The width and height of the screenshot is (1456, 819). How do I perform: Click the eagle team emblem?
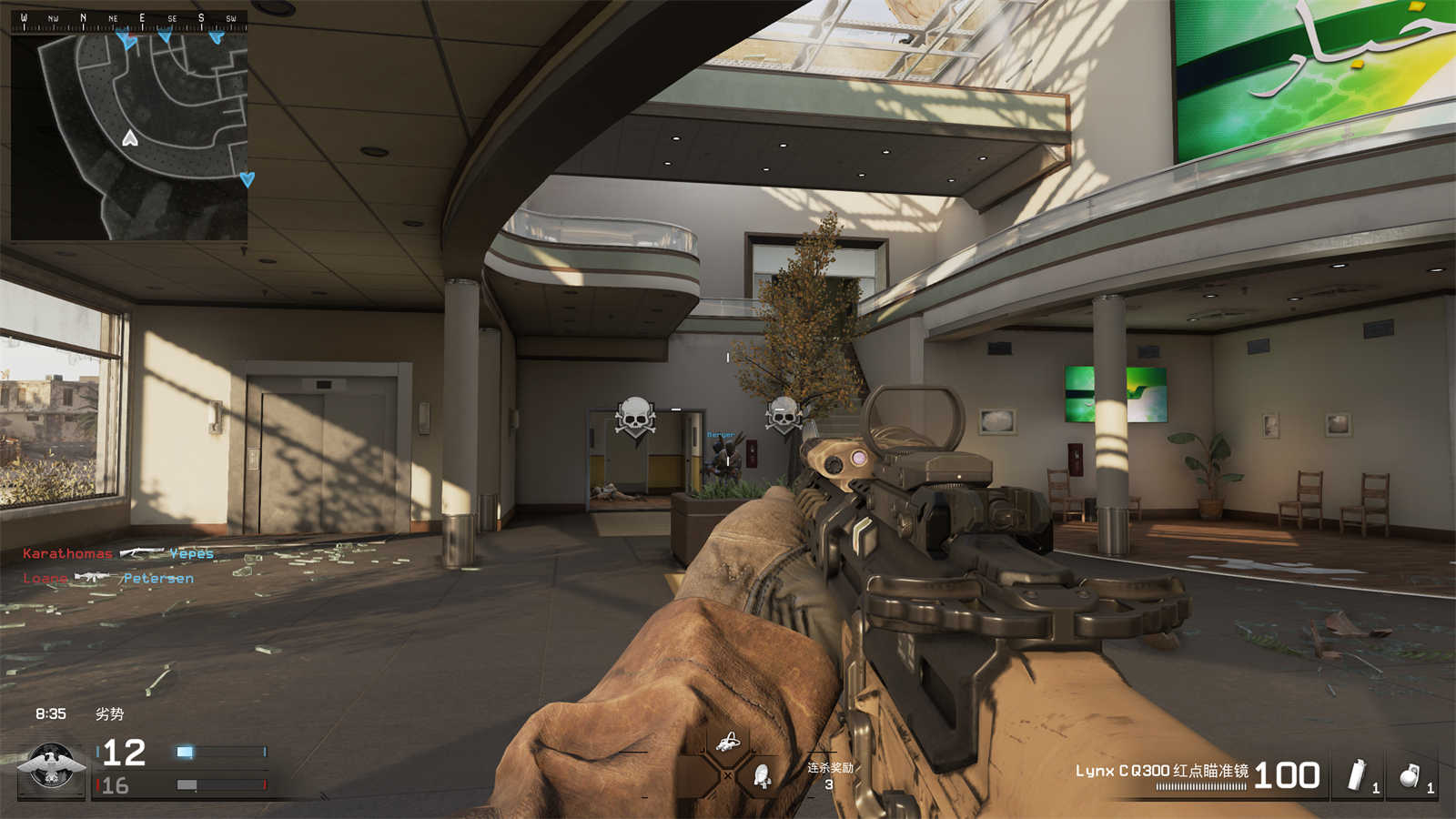pyautogui.click(x=52, y=767)
